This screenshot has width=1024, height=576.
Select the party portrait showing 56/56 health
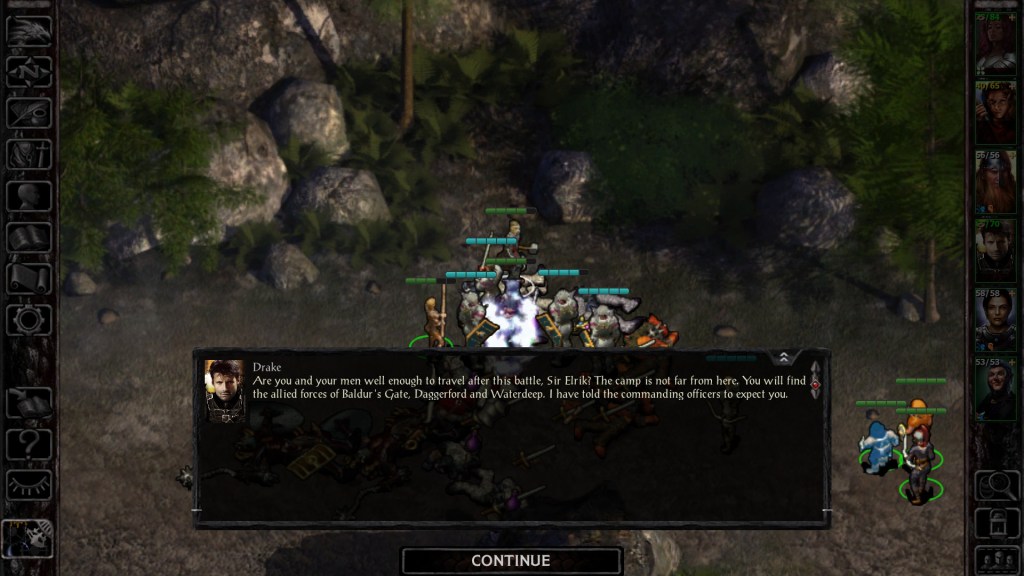pyautogui.click(x=995, y=182)
